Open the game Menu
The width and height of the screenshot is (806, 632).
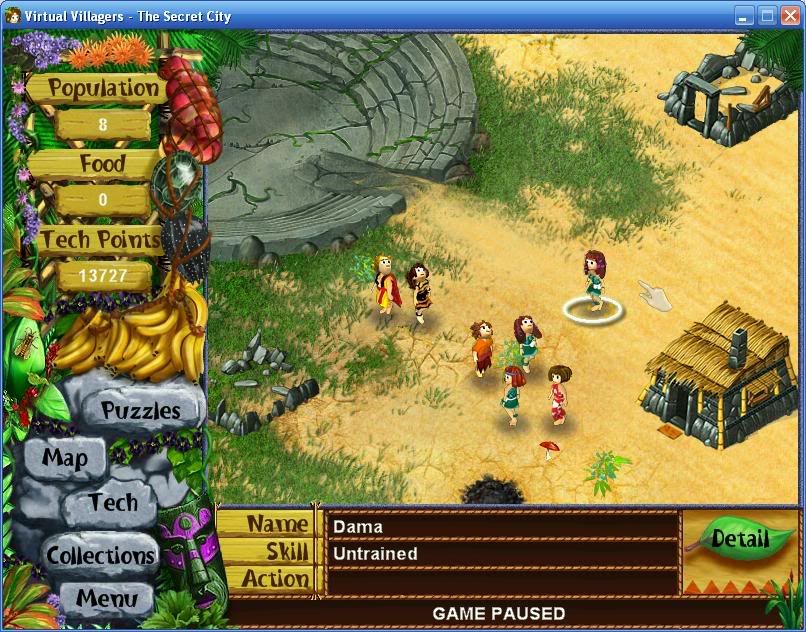click(106, 599)
